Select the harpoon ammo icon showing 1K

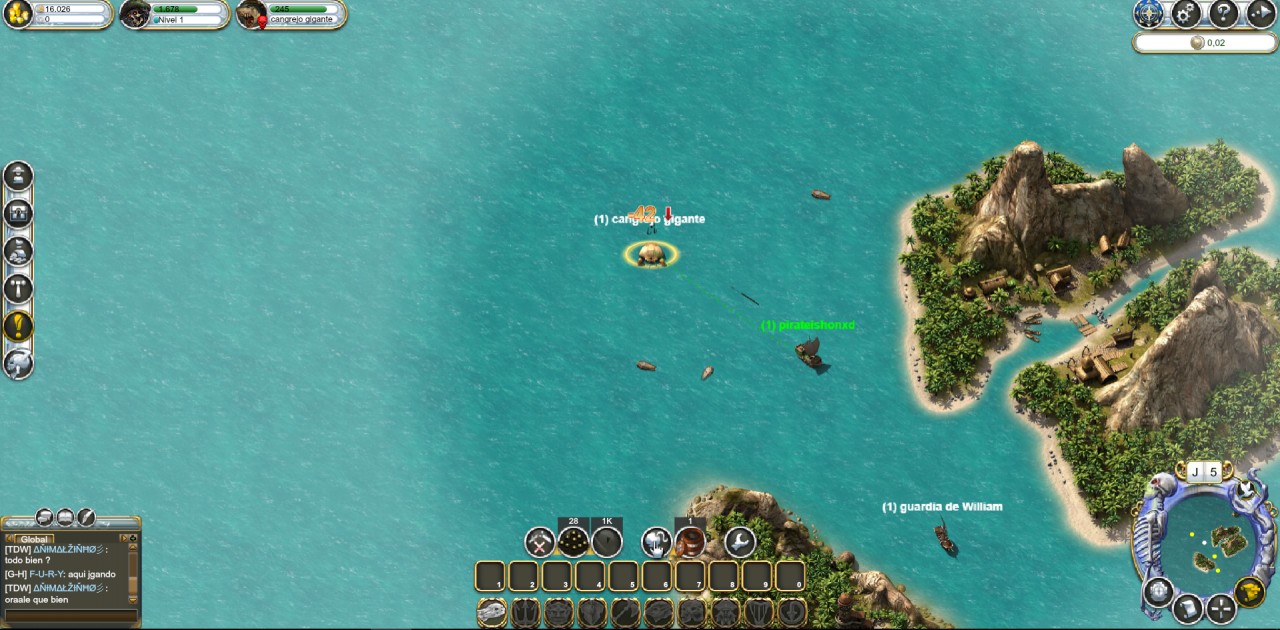click(x=607, y=542)
